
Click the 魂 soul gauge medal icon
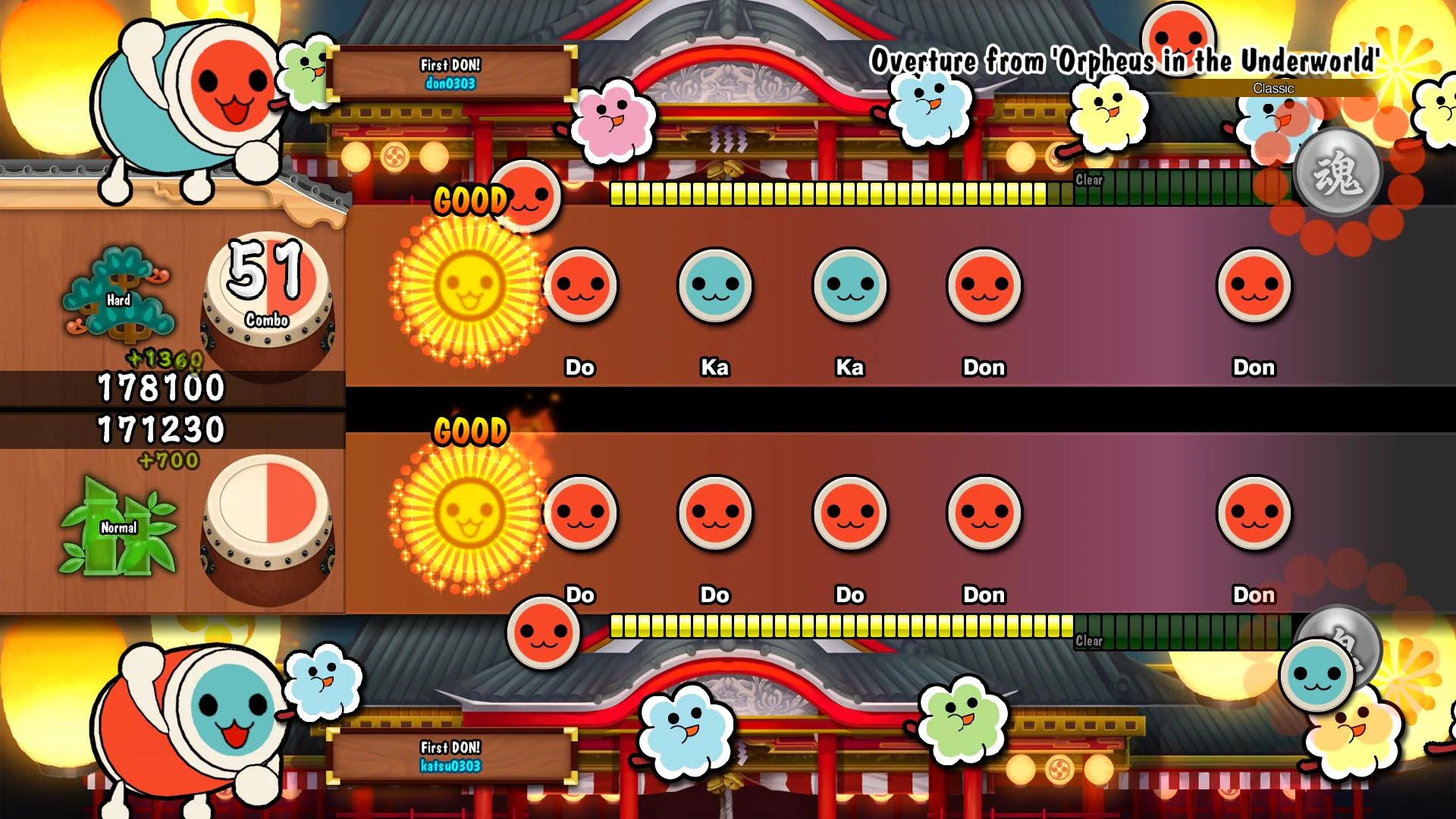coord(1339,172)
